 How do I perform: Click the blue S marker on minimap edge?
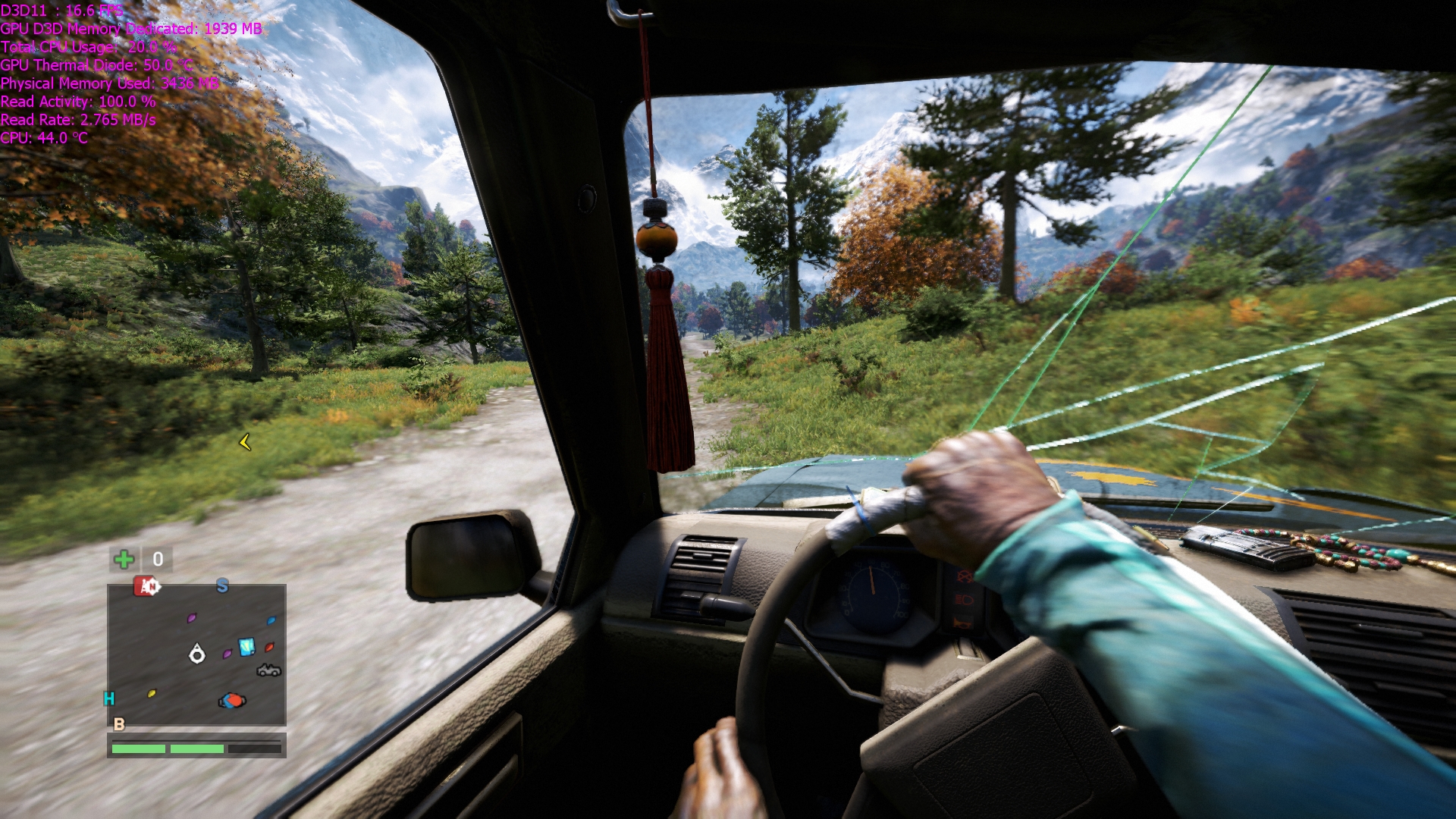point(222,585)
